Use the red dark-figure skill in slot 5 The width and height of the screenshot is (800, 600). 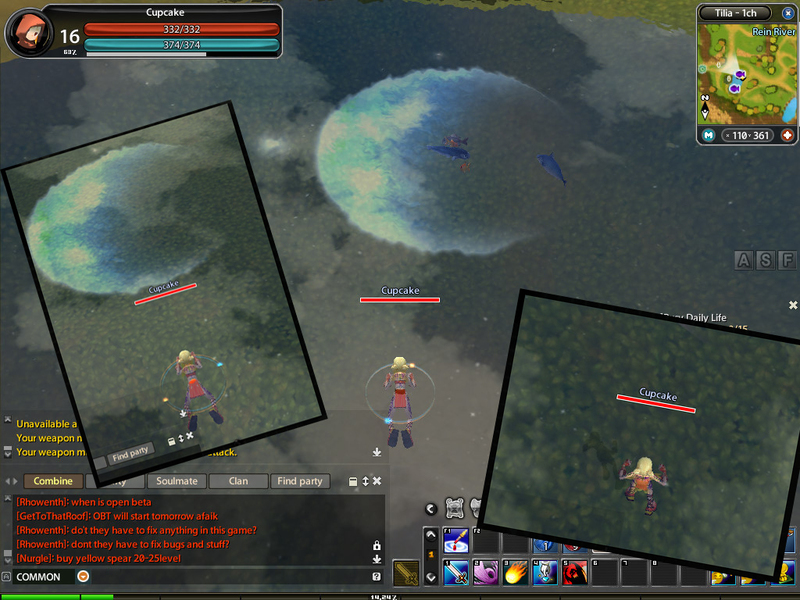point(574,574)
